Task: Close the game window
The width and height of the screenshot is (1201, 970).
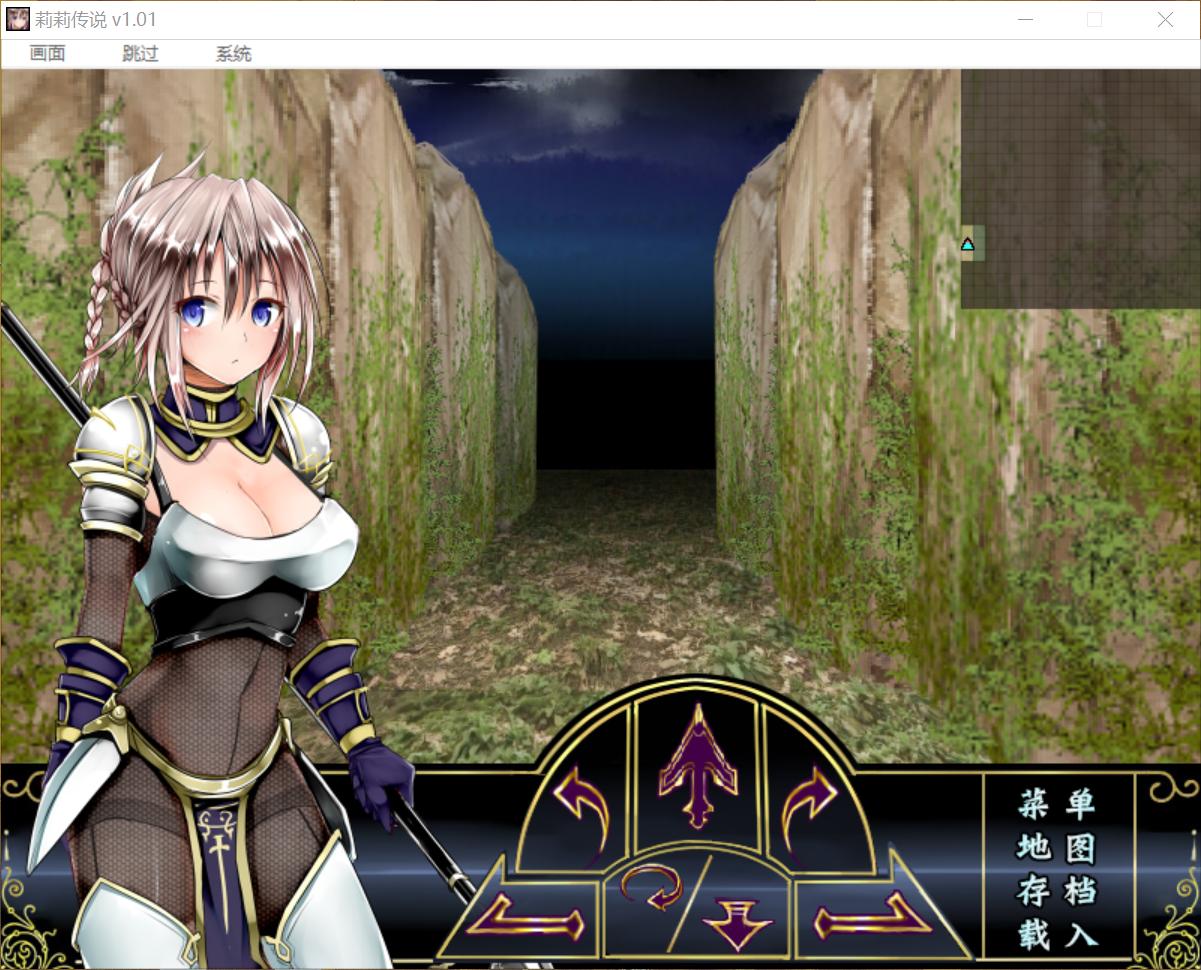Action: [x=1165, y=20]
